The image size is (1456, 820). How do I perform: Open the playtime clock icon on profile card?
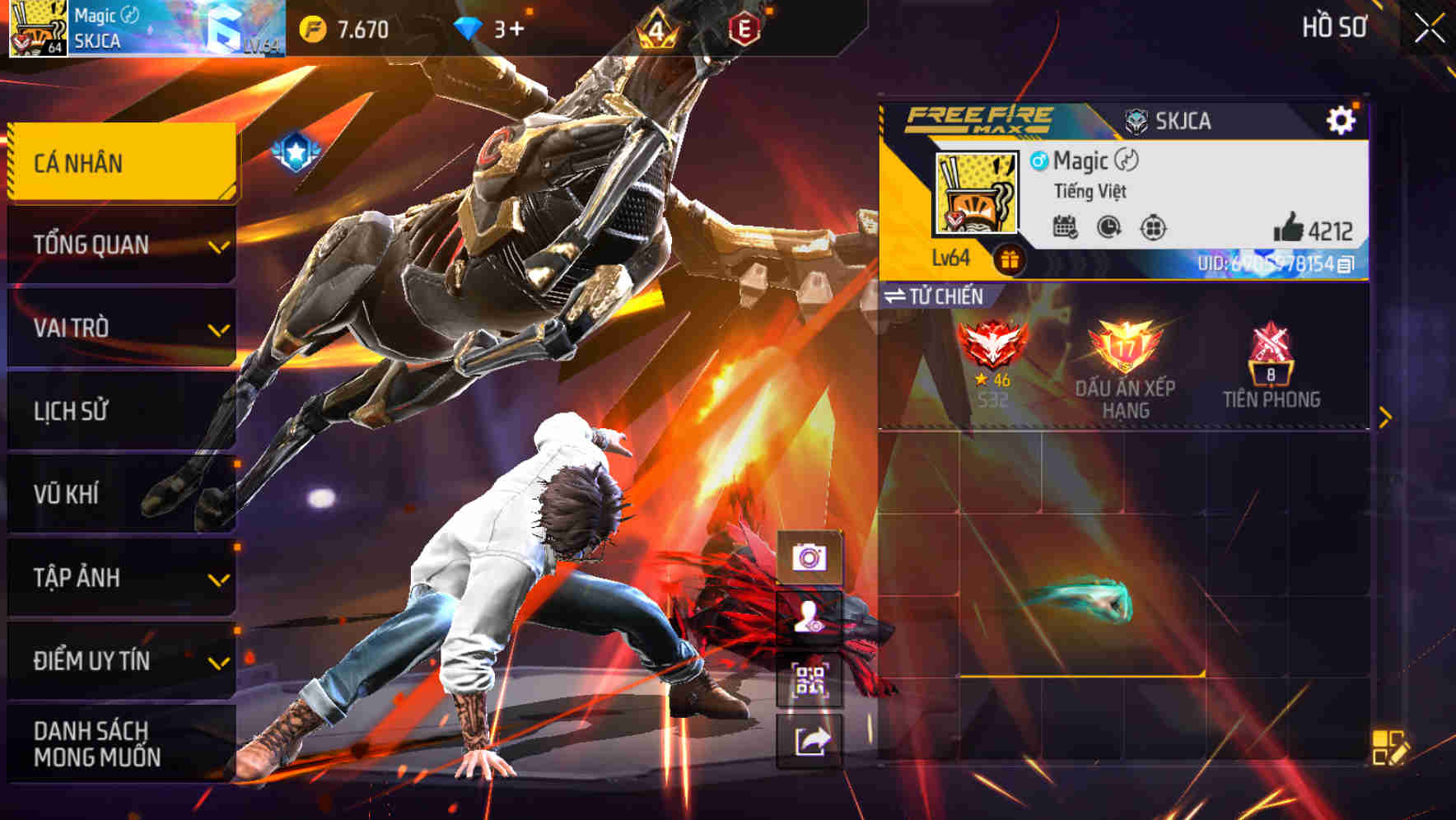tap(1107, 229)
